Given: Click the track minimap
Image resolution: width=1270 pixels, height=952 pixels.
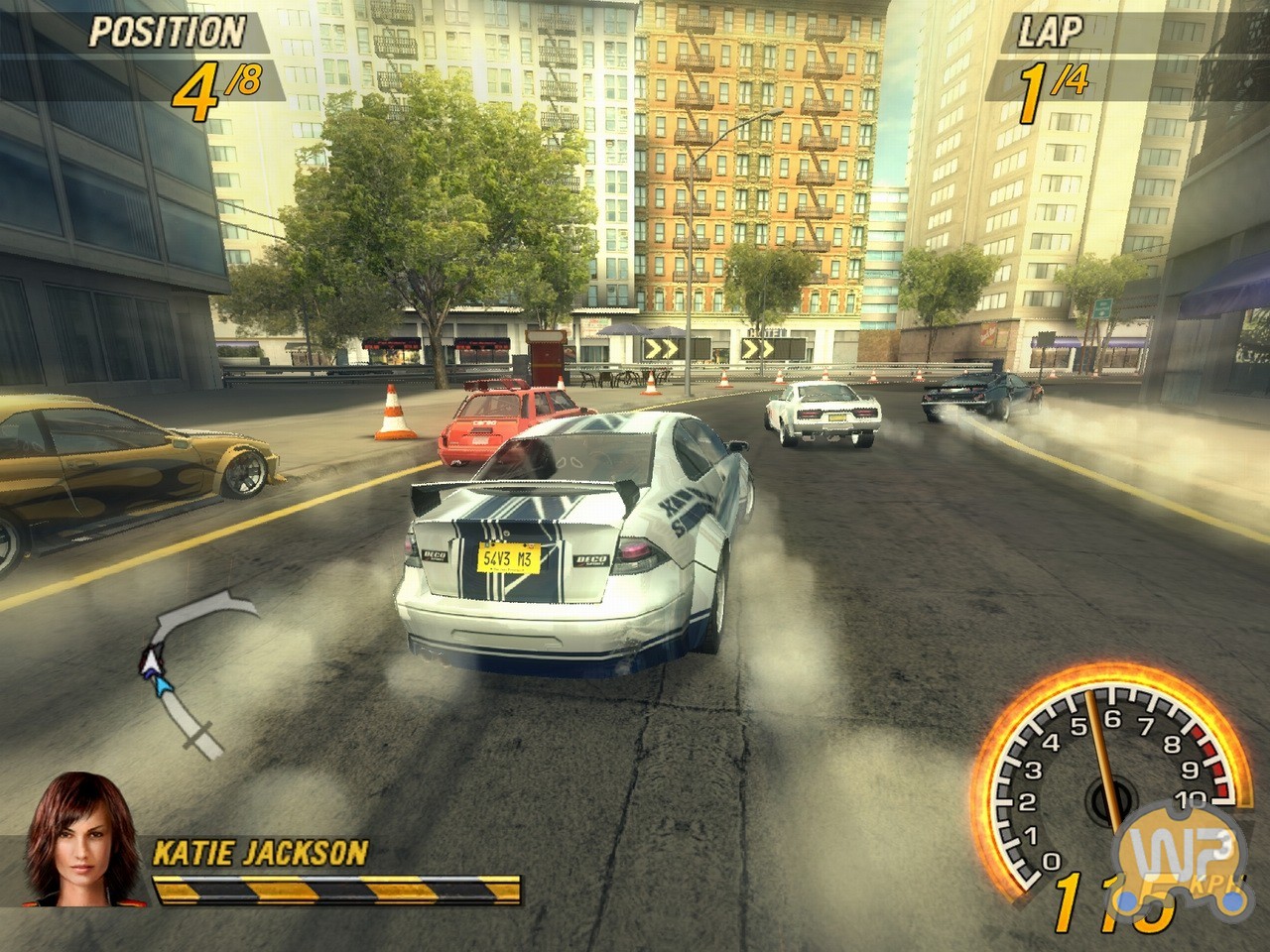Looking at the screenshot, I should coord(189,662).
